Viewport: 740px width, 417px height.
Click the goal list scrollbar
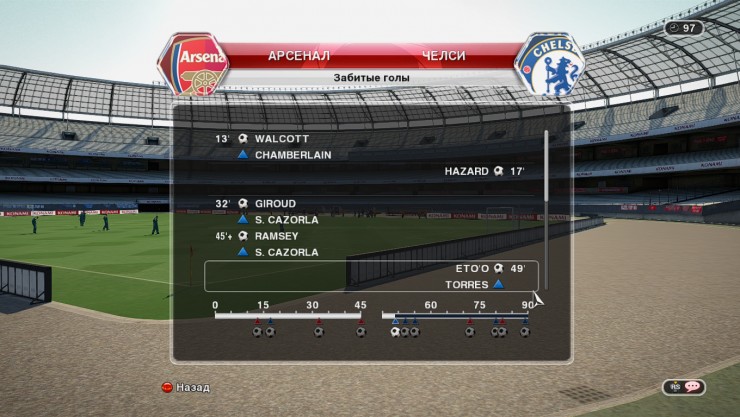546,208
